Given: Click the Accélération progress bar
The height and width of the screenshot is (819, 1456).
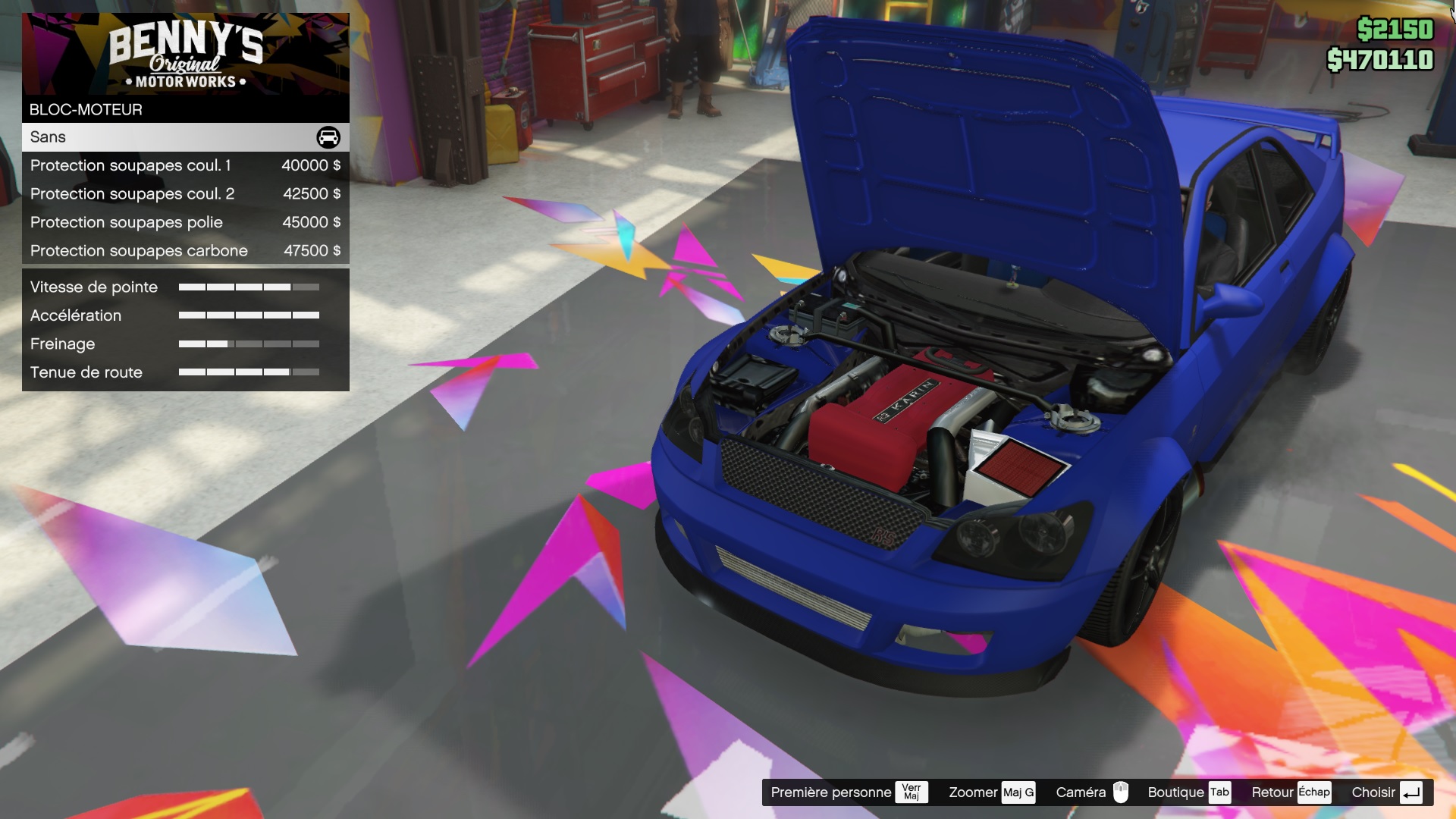Looking at the screenshot, I should point(249,315).
